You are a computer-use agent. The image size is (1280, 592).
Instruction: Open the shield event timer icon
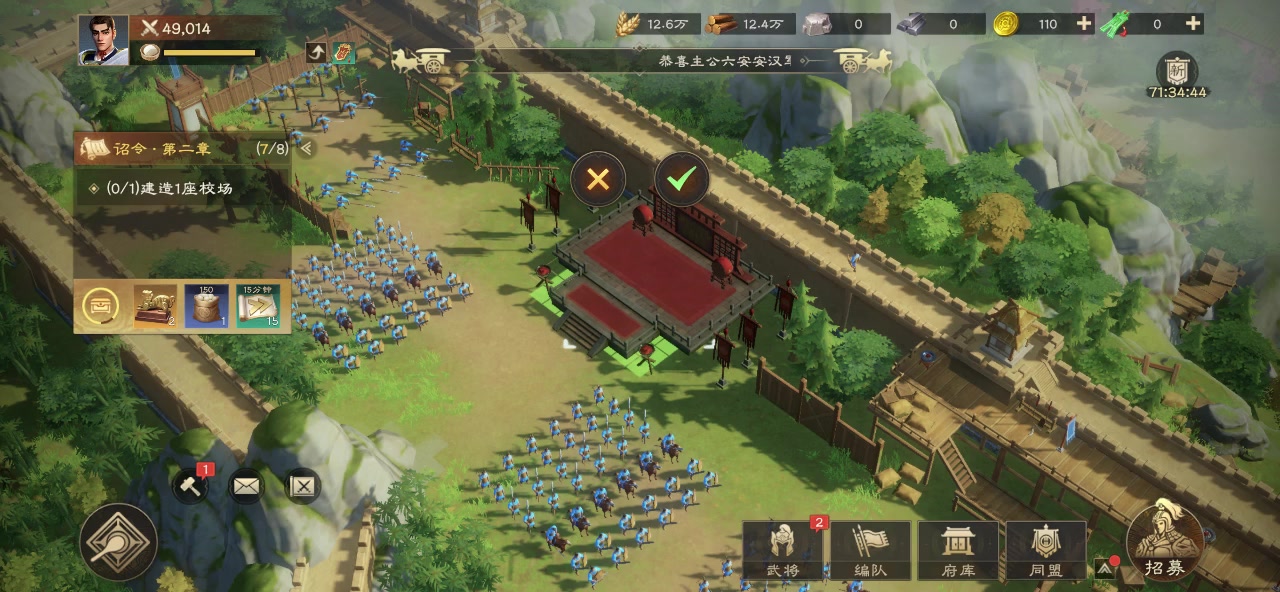(x=1177, y=70)
